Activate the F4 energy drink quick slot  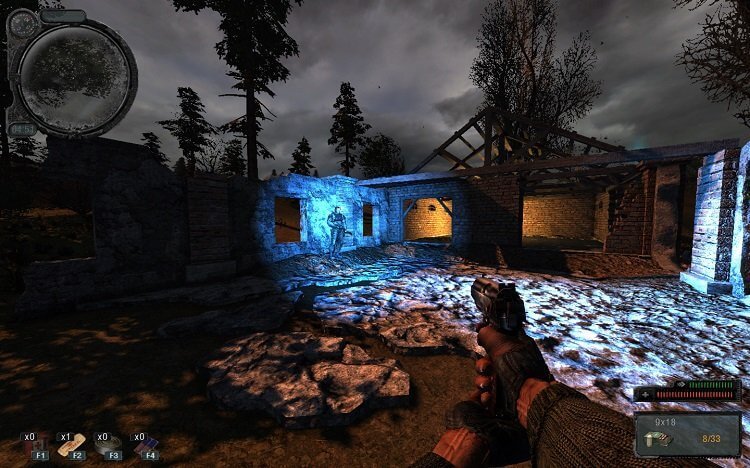pos(146,446)
